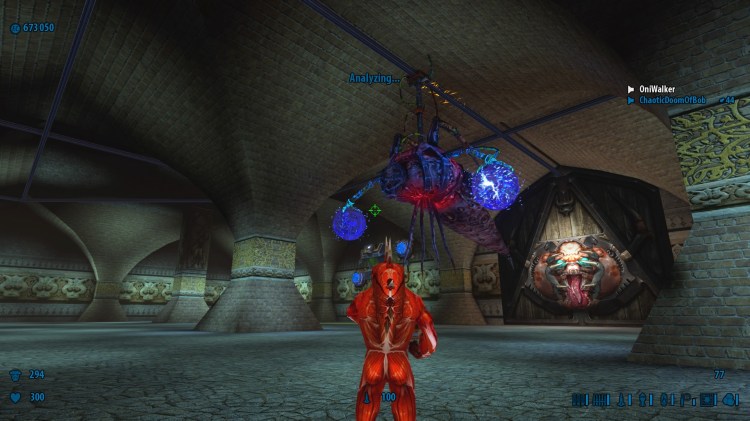Choose the rocket ammo icon
This screenshot has height=421, width=750.
(620, 400)
